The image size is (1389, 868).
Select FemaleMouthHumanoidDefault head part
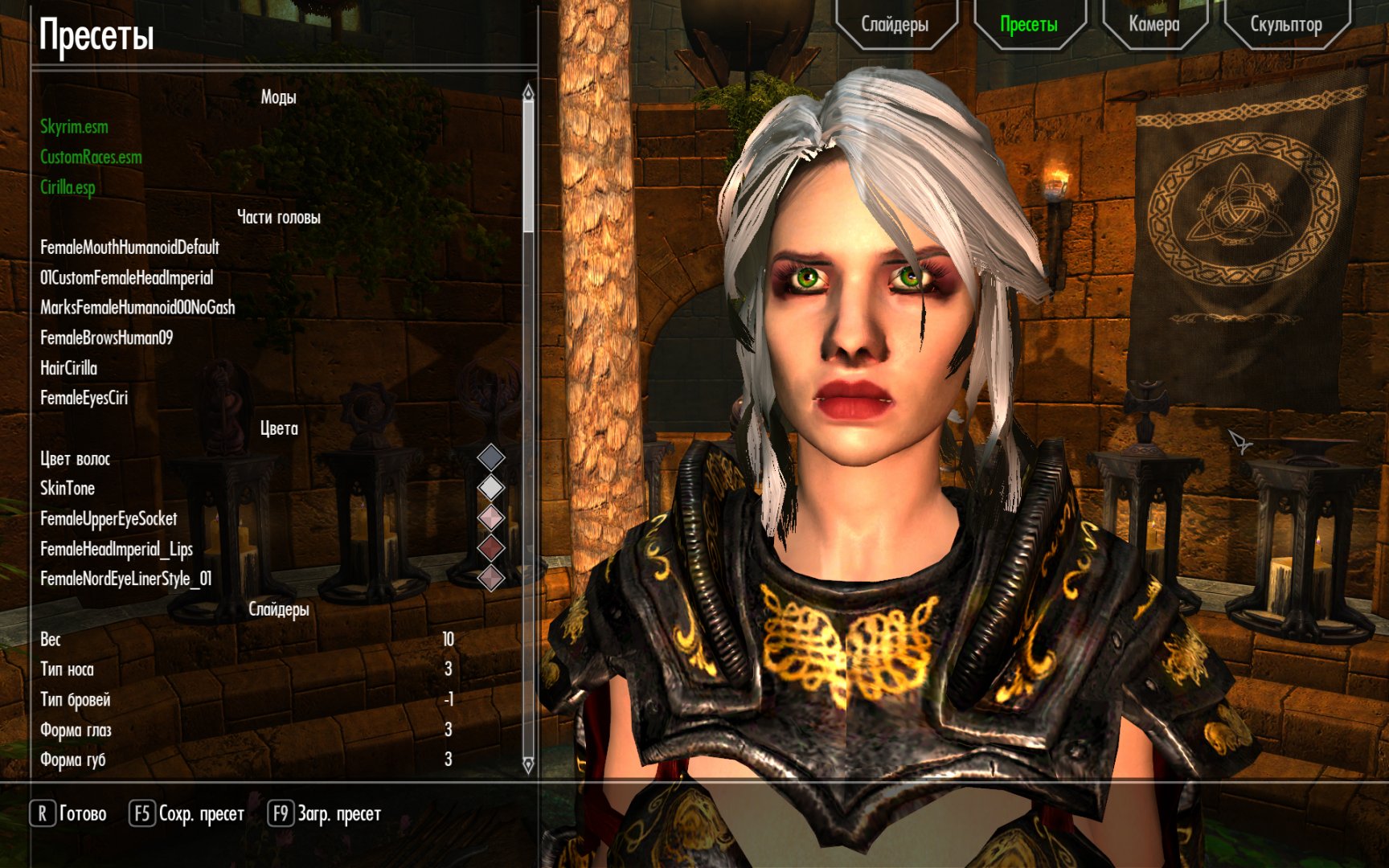coord(129,248)
